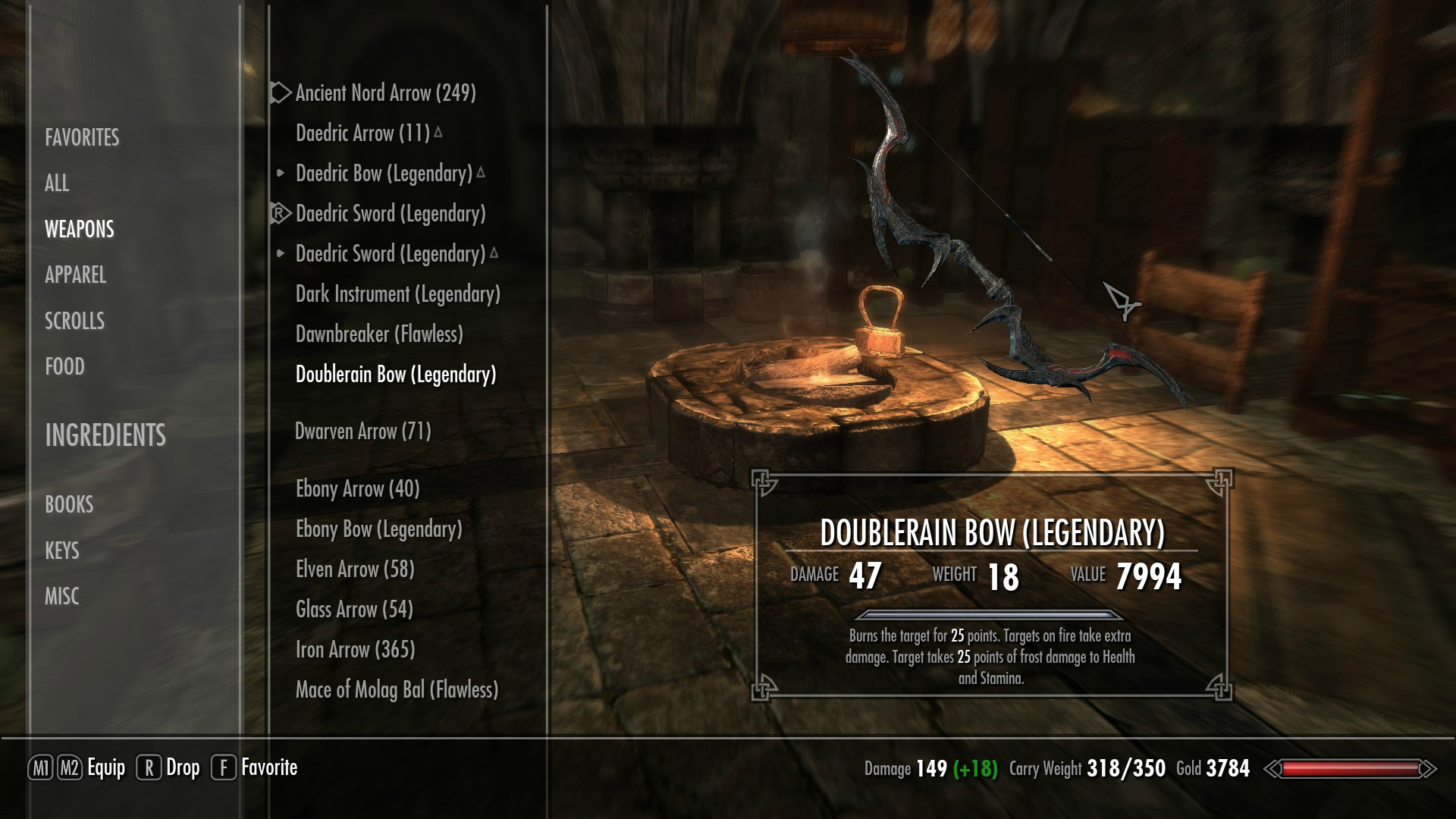The image size is (1456, 819).
Task: Select the Ebony Arrow stack
Action: pyautogui.click(x=357, y=489)
